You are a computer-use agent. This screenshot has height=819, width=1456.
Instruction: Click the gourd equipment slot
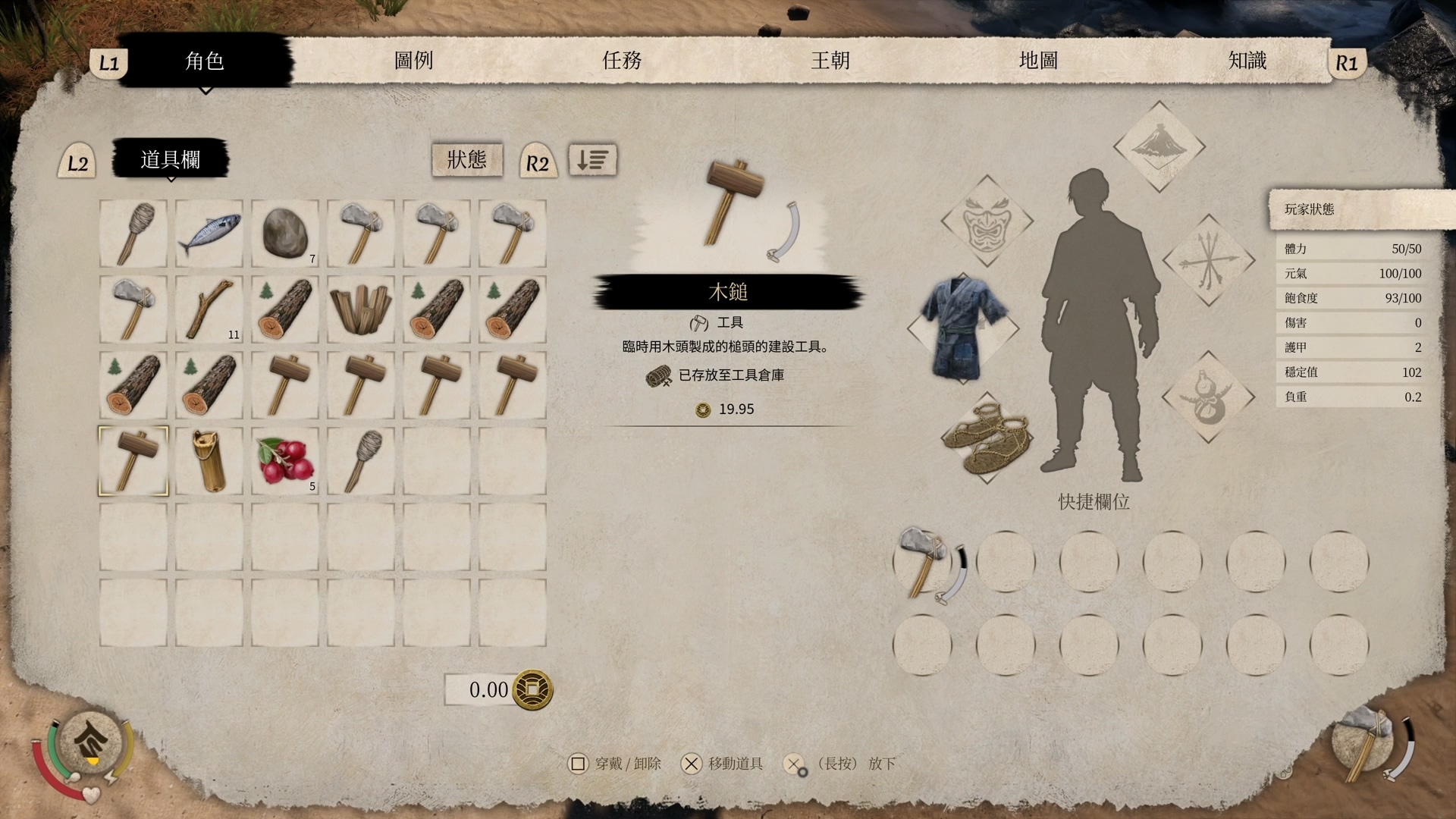[1208, 397]
